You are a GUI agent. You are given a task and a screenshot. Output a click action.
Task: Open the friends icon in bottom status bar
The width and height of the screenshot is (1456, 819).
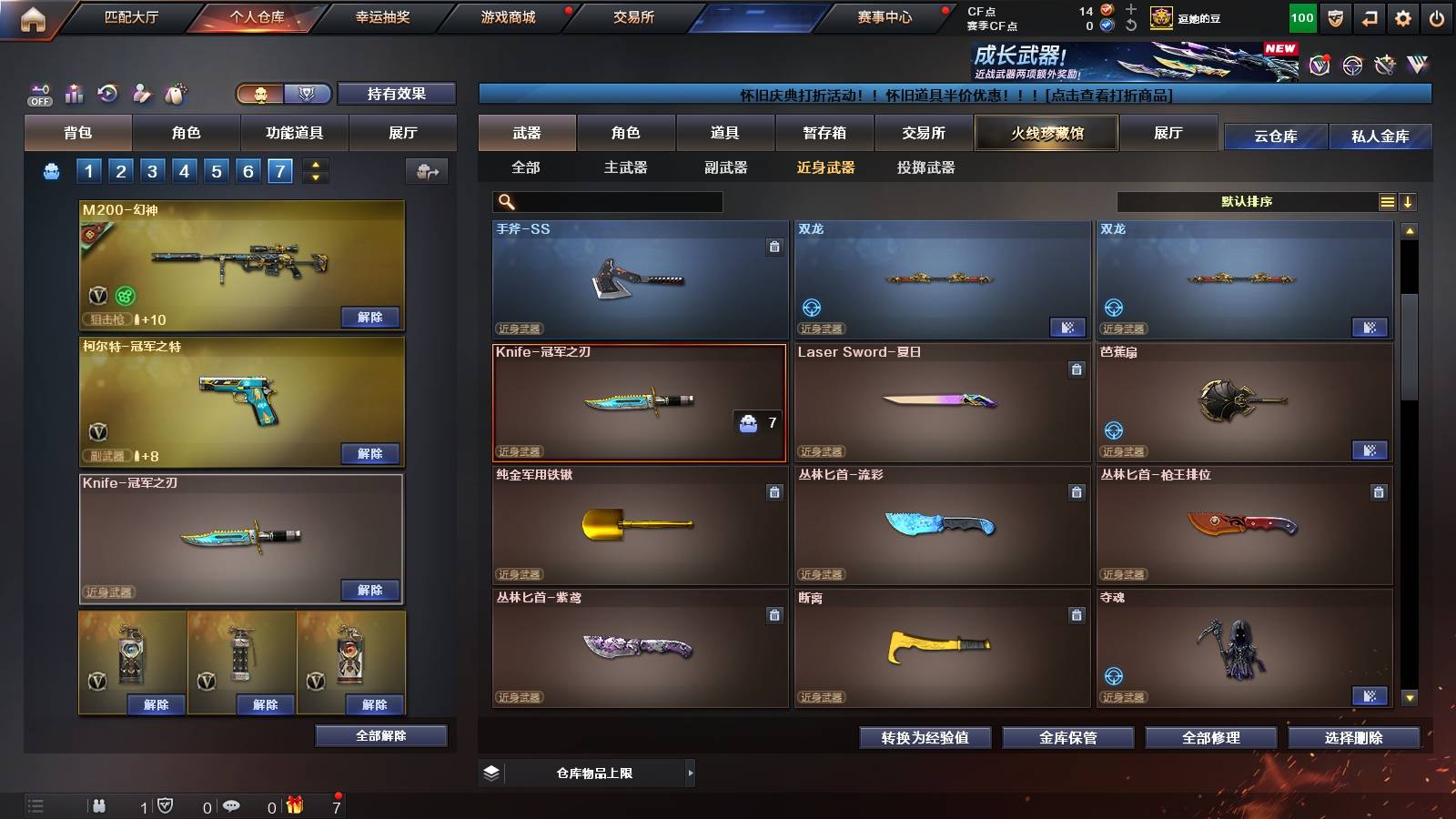[x=100, y=805]
